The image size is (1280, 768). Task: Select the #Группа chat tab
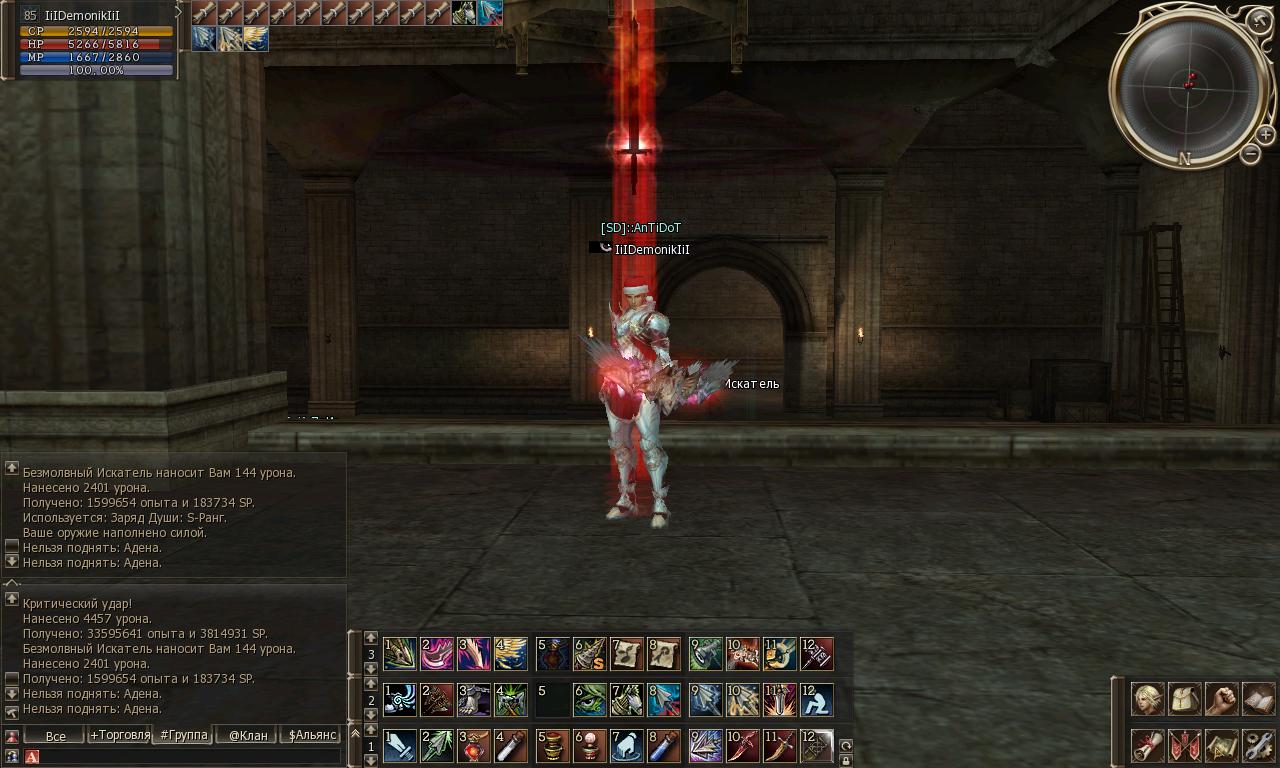click(x=184, y=735)
